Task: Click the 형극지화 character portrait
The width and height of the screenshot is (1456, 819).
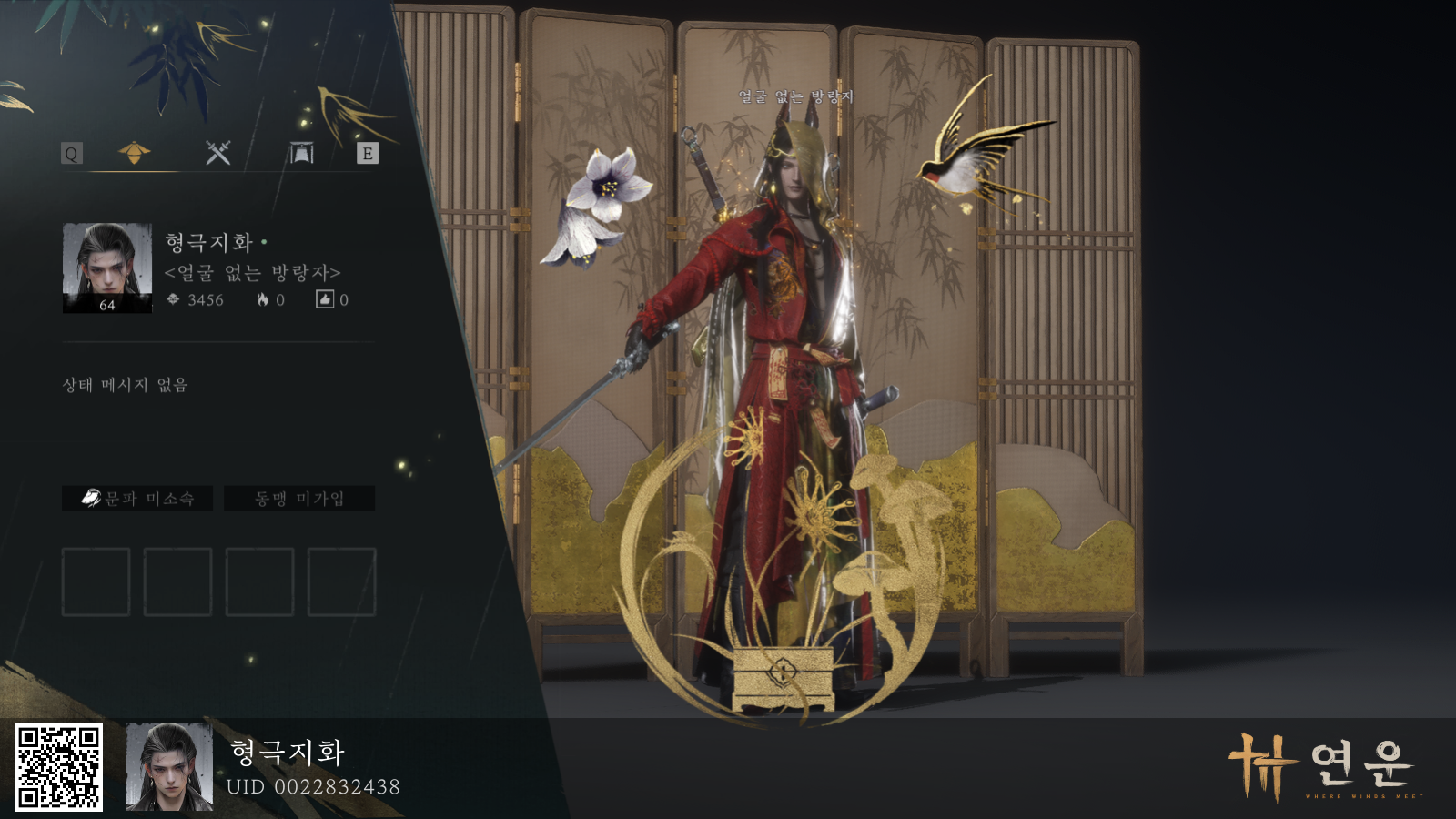Action: point(107,268)
